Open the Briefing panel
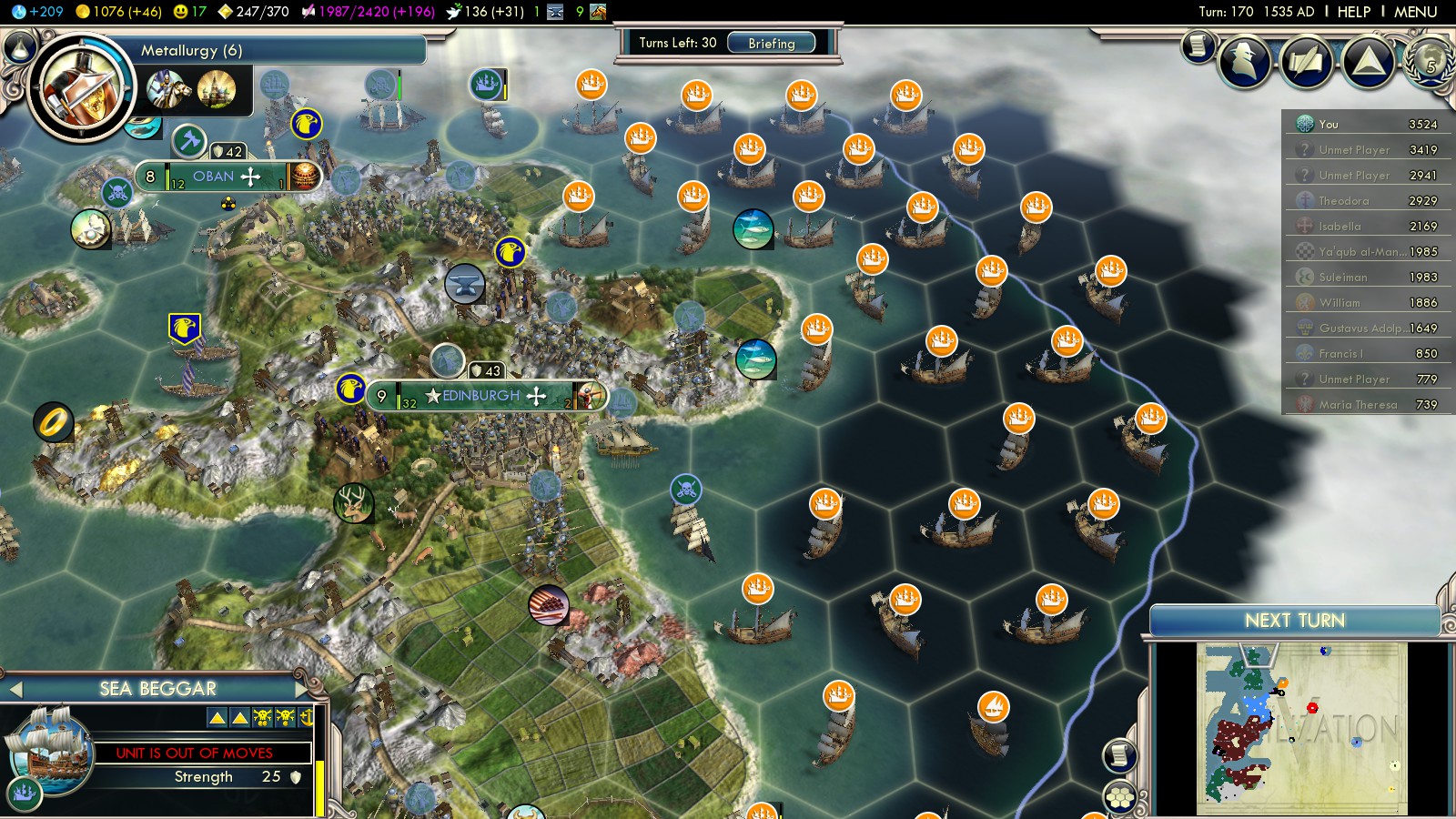The height and width of the screenshot is (819, 1456). (771, 43)
